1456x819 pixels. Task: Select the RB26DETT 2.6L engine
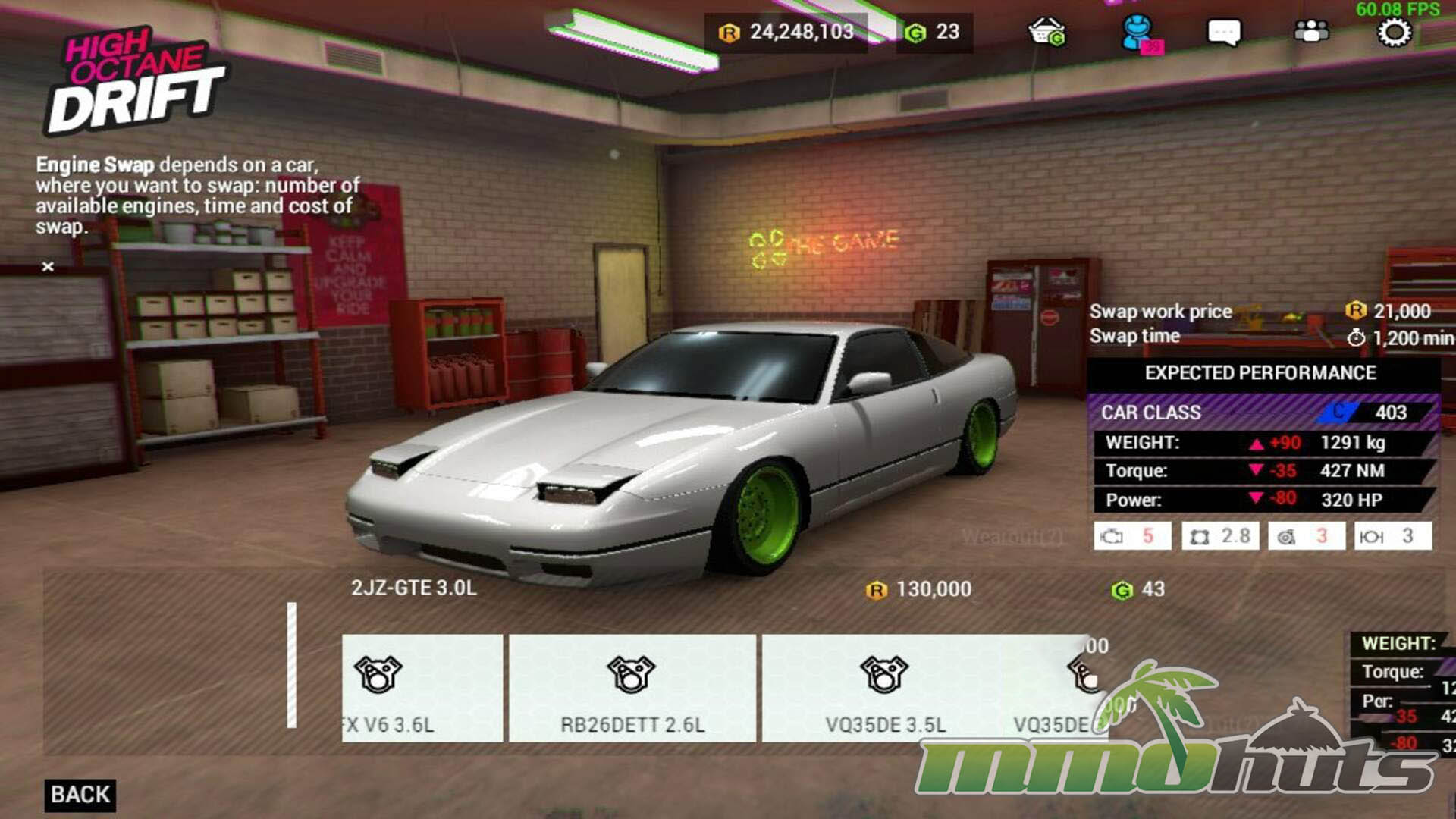(632, 688)
